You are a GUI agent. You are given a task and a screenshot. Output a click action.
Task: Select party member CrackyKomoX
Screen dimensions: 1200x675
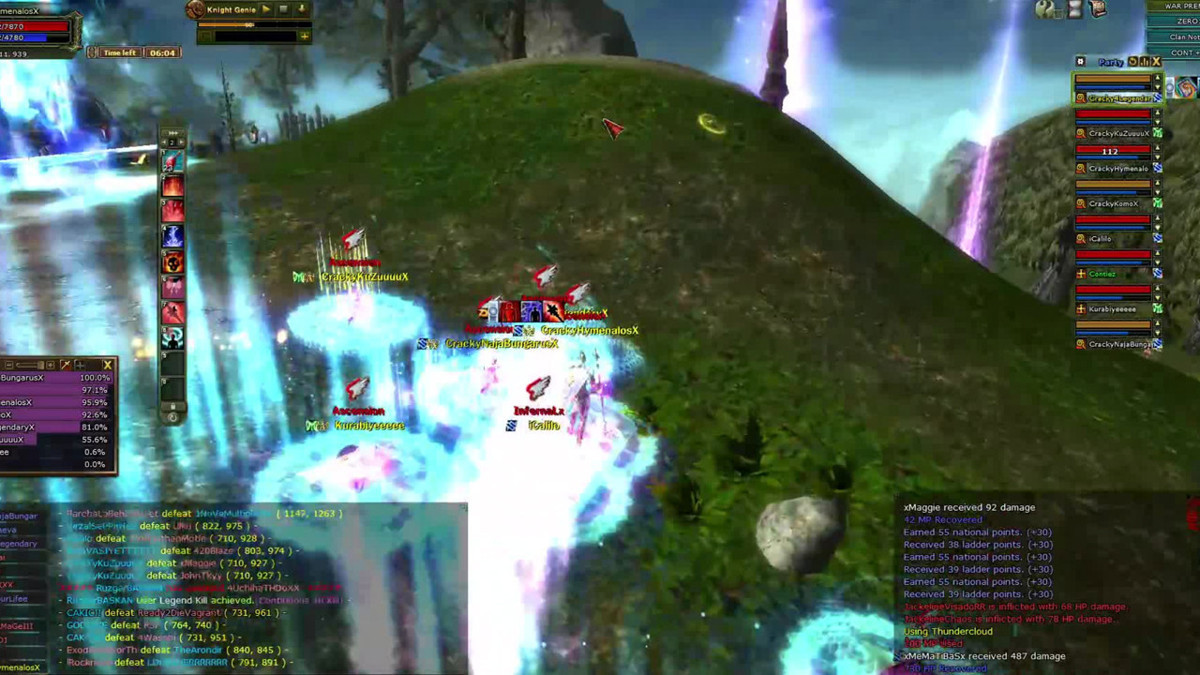pyautogui.click(x=1114, y=204)
